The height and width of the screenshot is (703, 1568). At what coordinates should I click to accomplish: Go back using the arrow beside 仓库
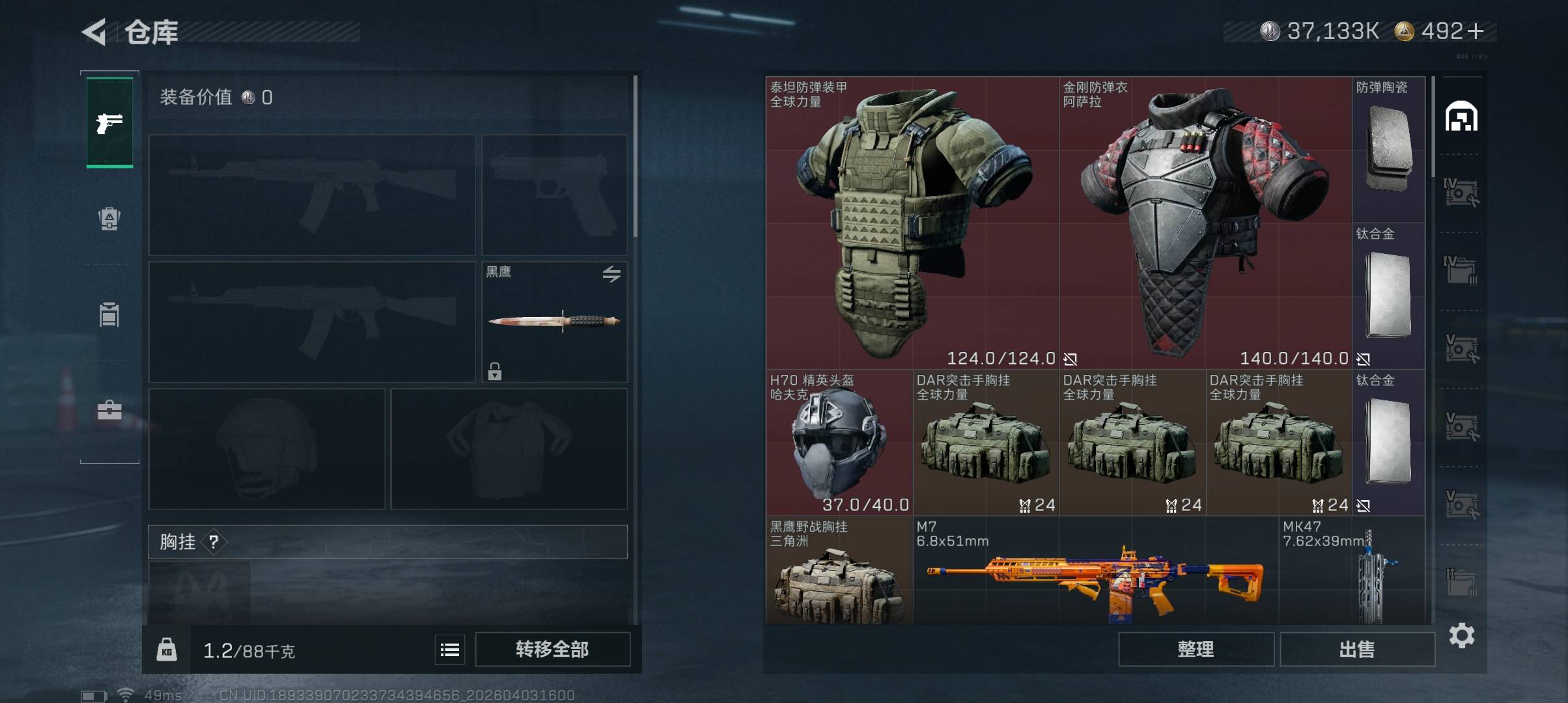point(95,32)
